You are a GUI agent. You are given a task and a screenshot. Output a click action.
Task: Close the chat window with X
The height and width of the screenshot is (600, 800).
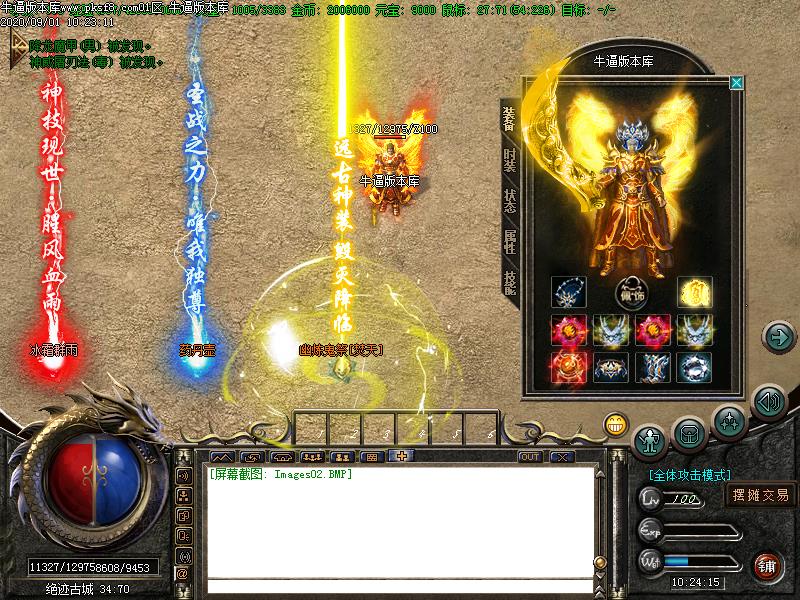pyautogui.click(x=562, y=457)
